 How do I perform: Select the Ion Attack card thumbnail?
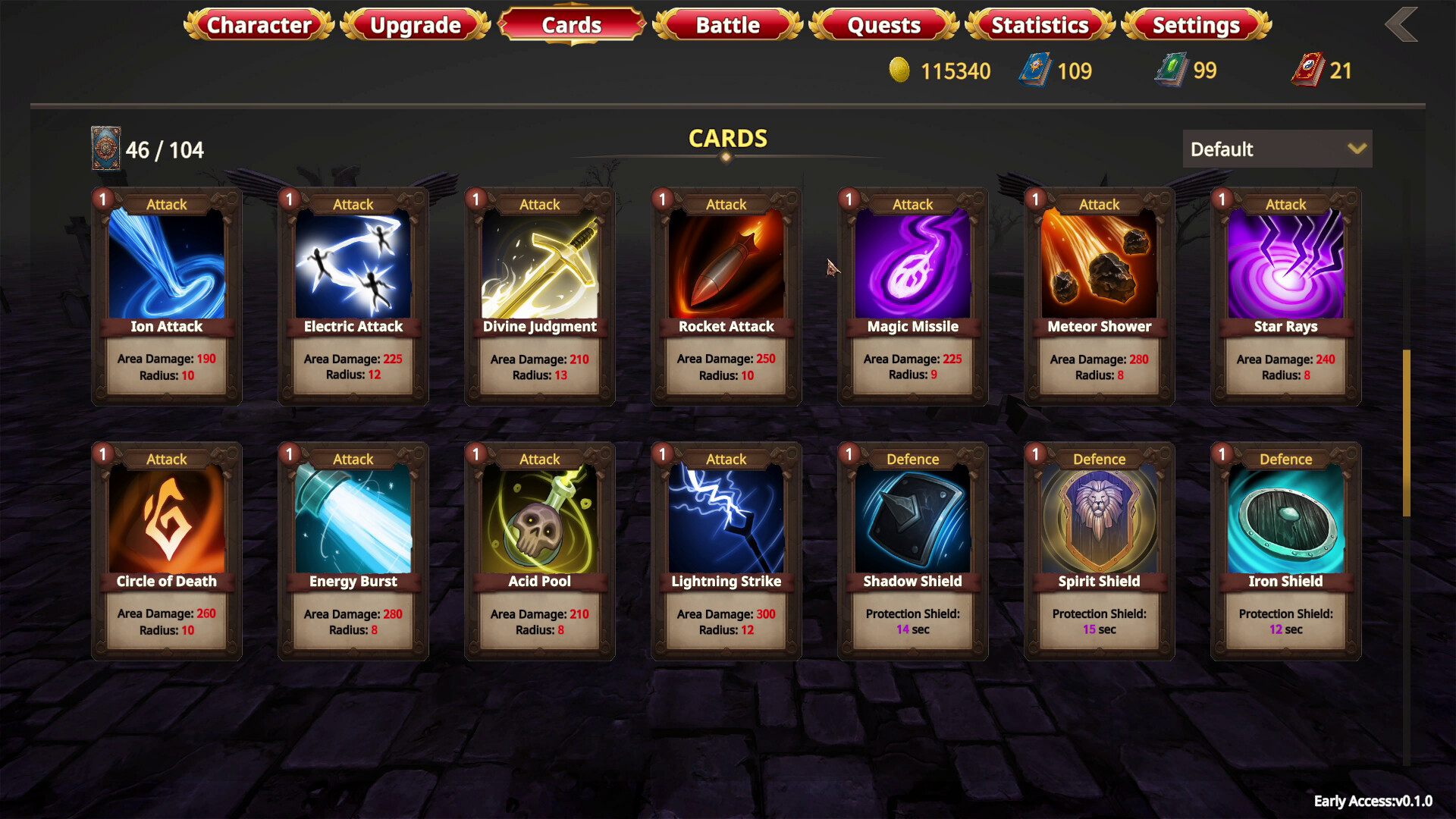pos(165,262)
